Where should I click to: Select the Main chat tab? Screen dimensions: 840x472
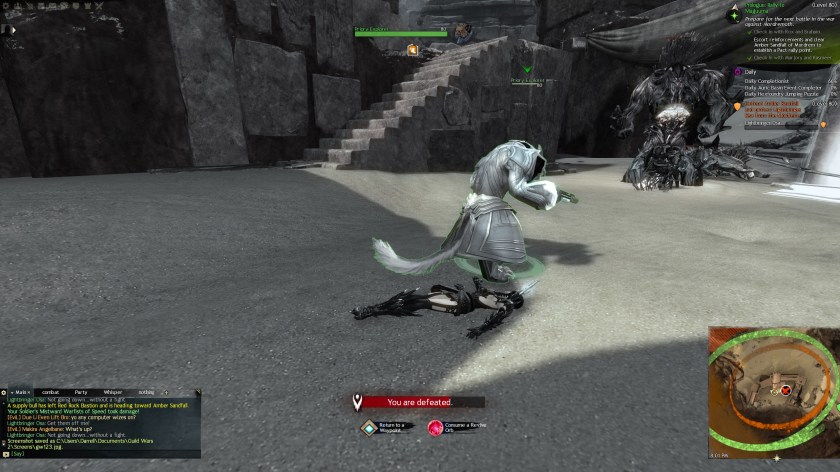20,392
